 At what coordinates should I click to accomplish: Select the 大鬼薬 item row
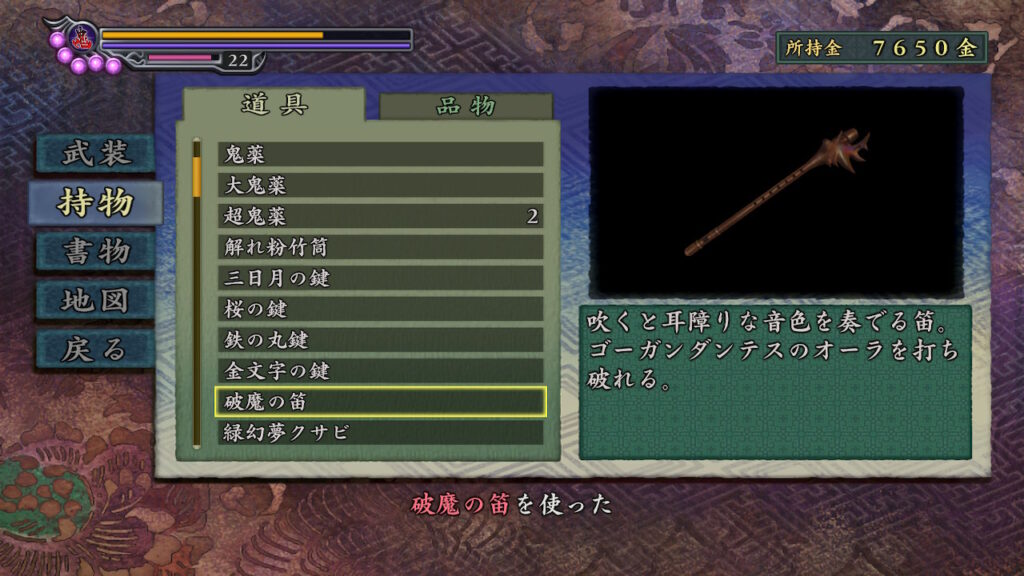coord(380,185)
